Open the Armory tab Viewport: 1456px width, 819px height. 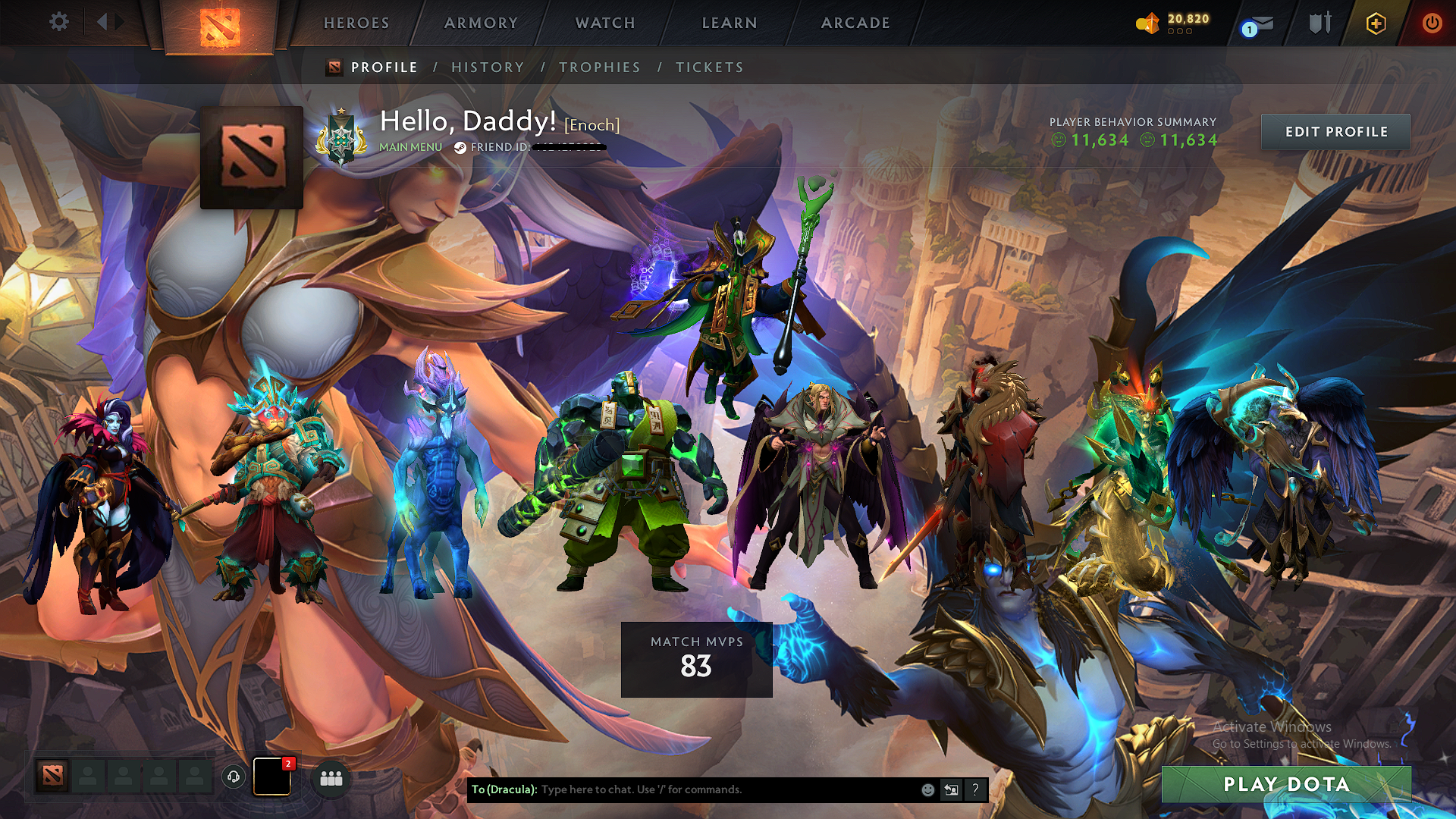click(x=481, y=23)
